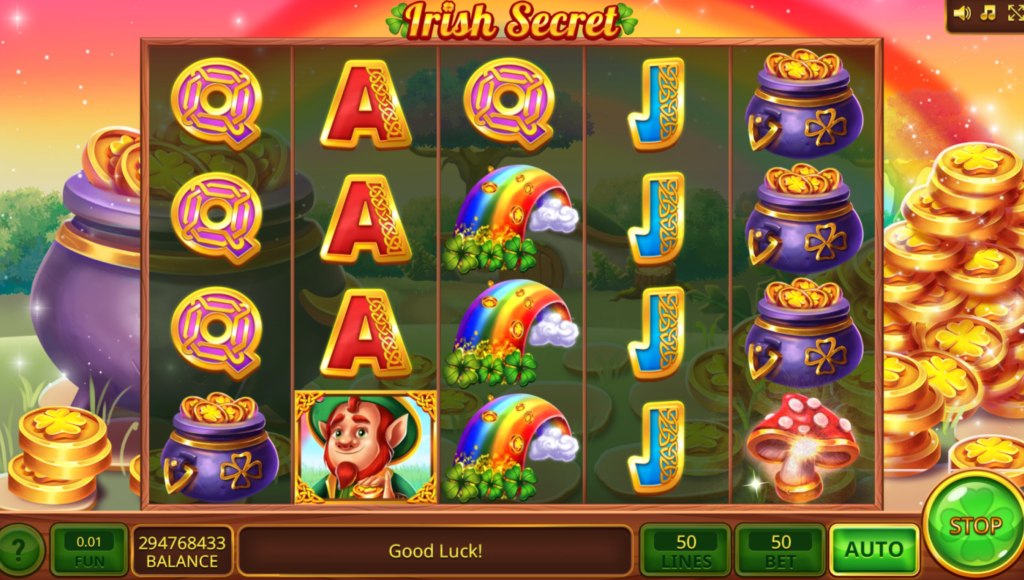Toggle sound with the speaker icon
The width and height of the screenshot is (1024, 580).
tap(962, 13)
